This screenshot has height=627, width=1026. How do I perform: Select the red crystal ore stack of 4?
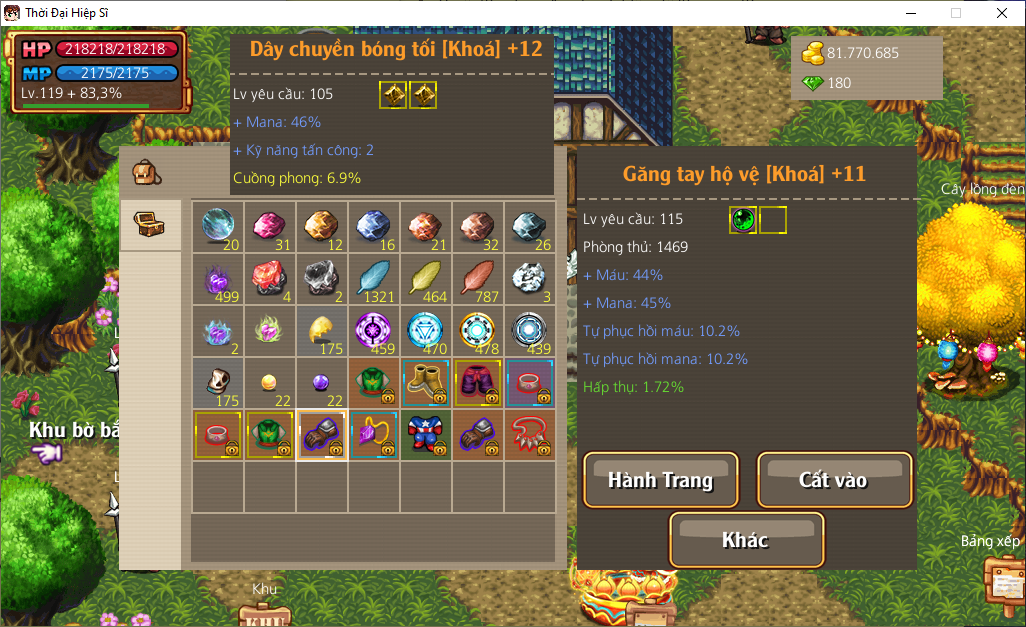point(270,278)
